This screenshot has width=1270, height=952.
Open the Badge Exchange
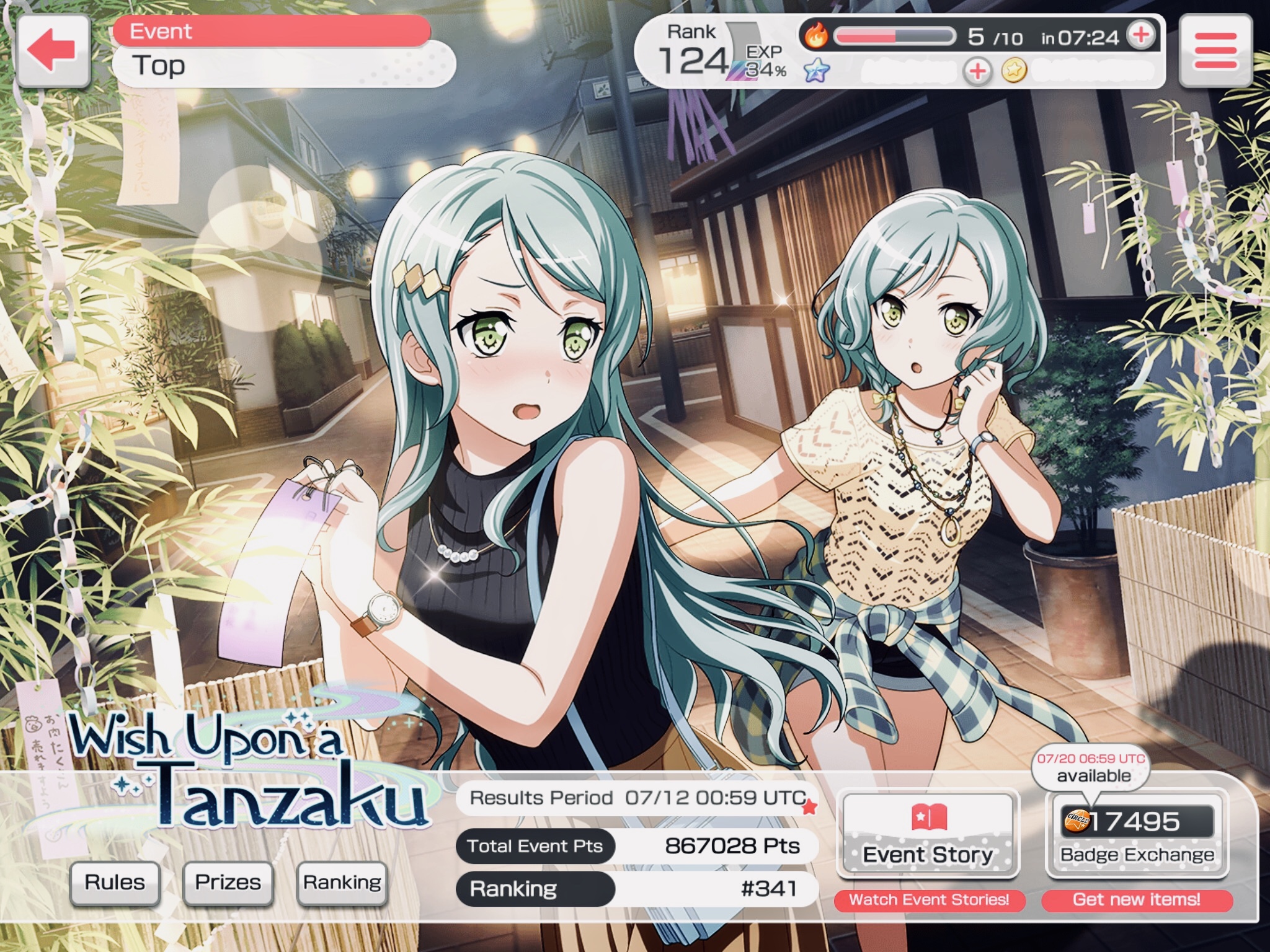click(x=1137, y=834)
